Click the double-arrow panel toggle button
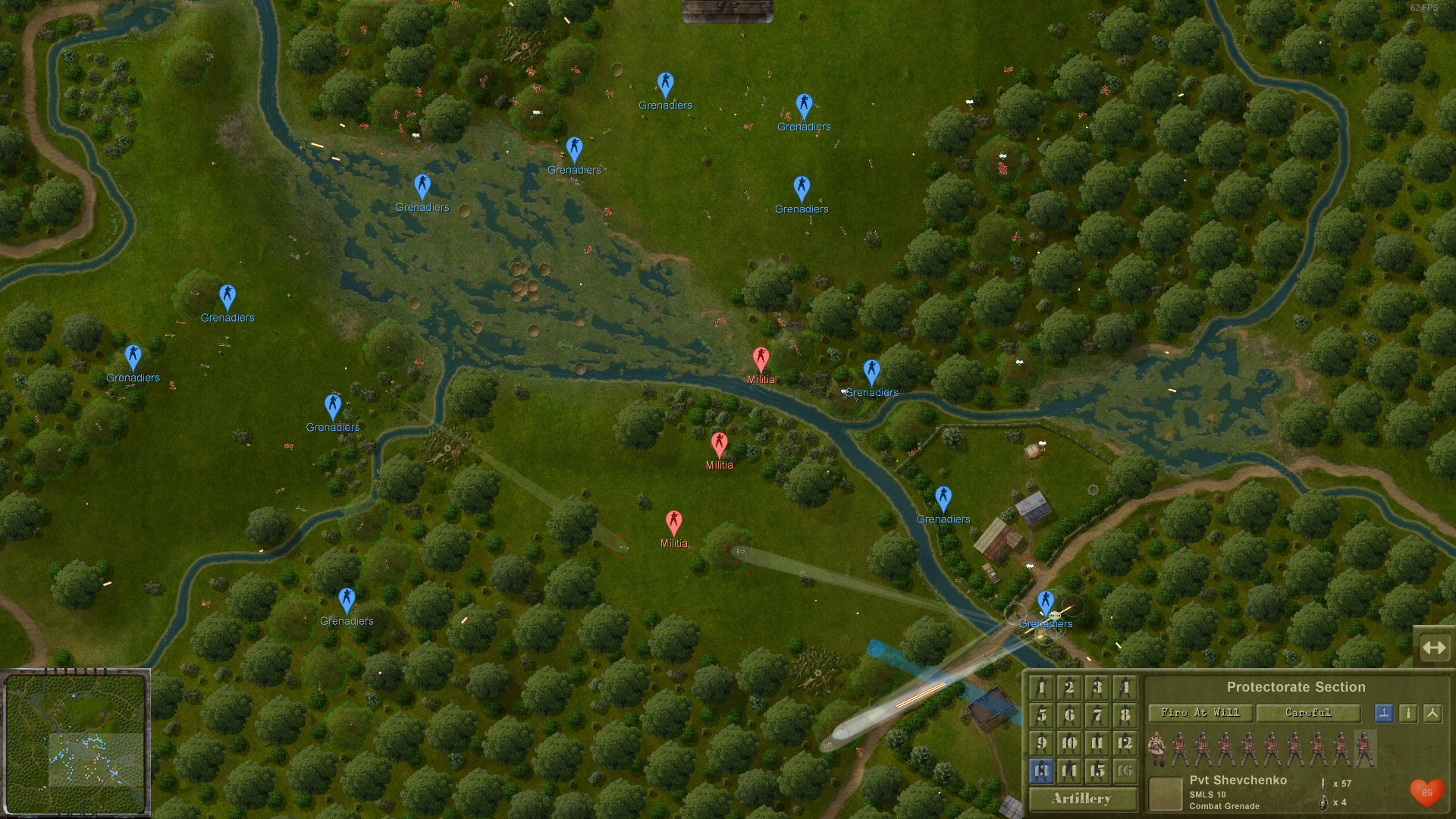 [x=1434, y=648]
